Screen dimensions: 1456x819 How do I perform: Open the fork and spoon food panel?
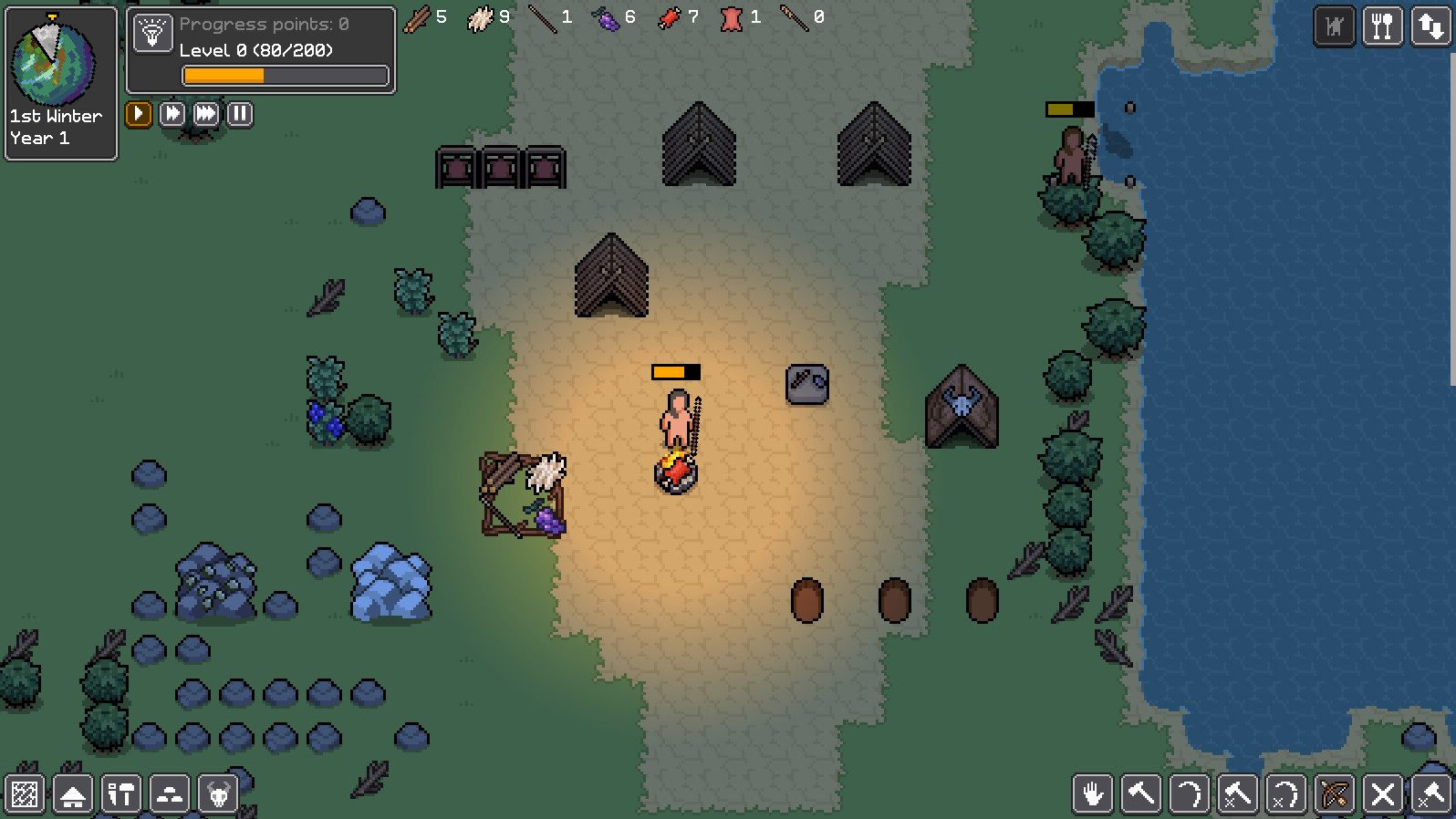click(x=1384, y=26)
